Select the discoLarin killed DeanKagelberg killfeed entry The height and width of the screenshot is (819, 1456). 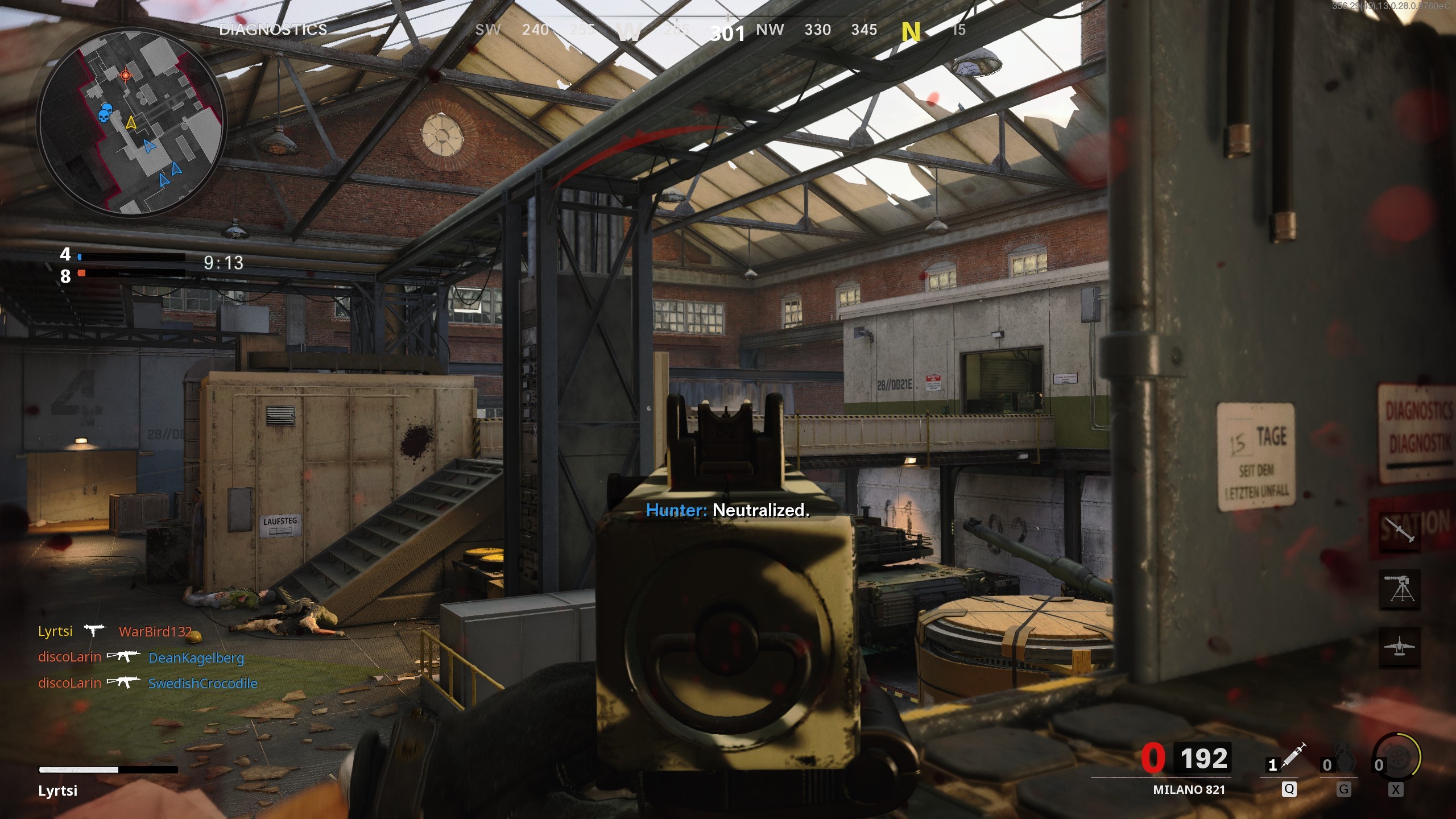[x=141, y=657]
